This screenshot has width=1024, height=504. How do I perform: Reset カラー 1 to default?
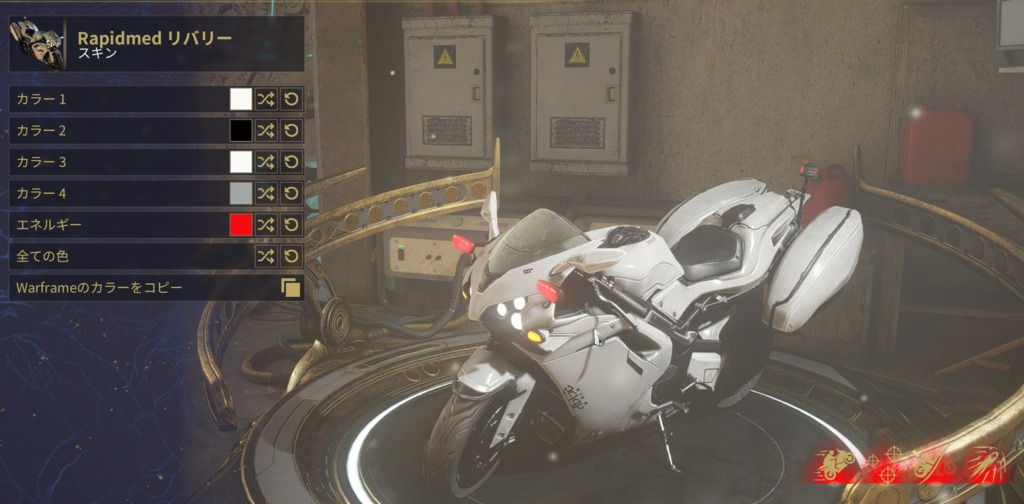[x=291, y=99]
